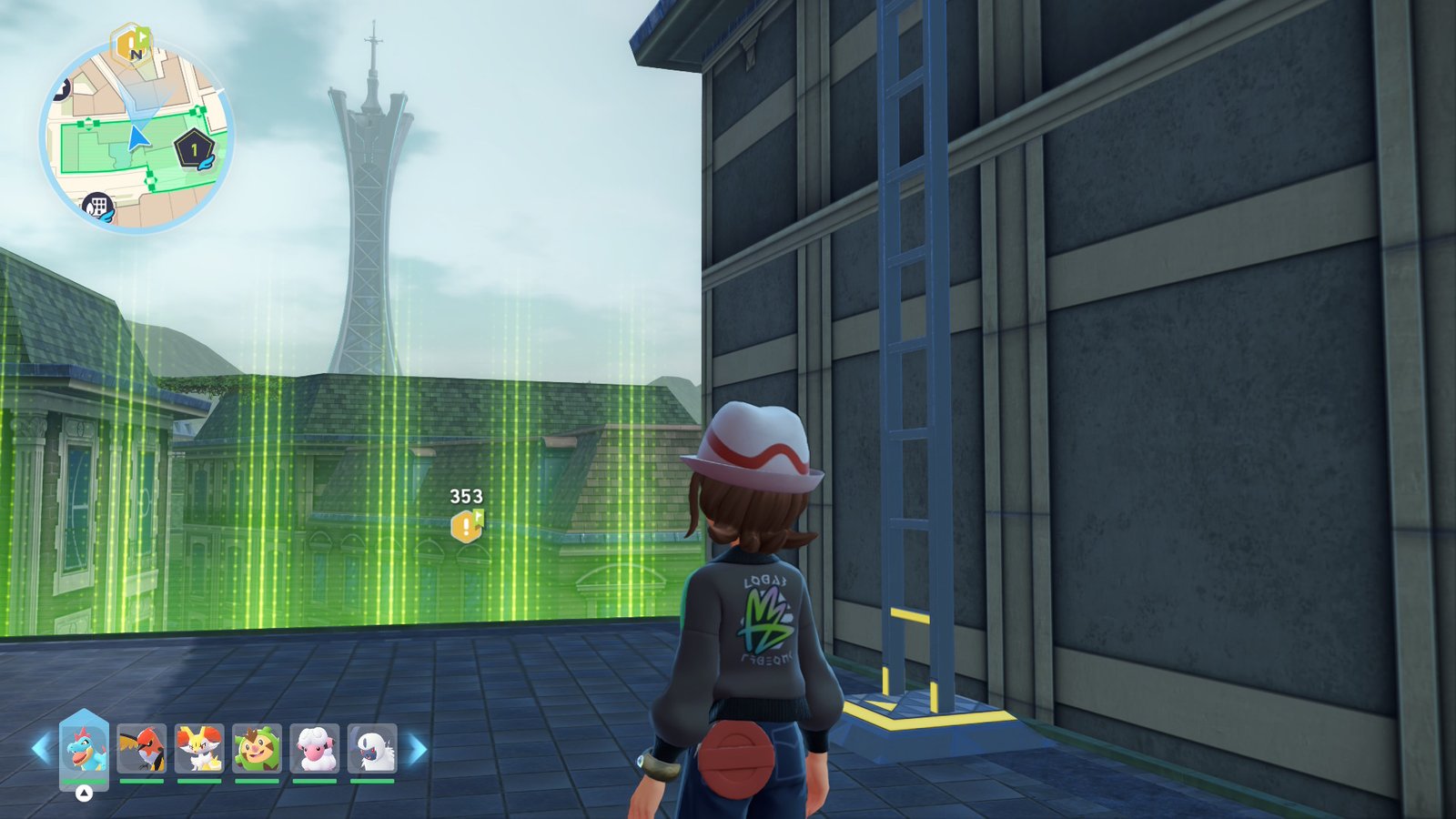The image size is (1456, 819).
Task: Open the circular minimap
Action: (136, 136)
